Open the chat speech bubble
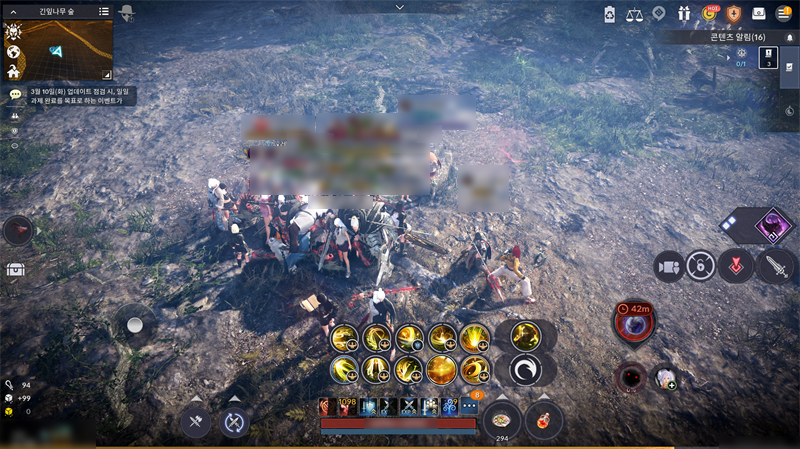 pyautogui.click(x=15, y=94)
